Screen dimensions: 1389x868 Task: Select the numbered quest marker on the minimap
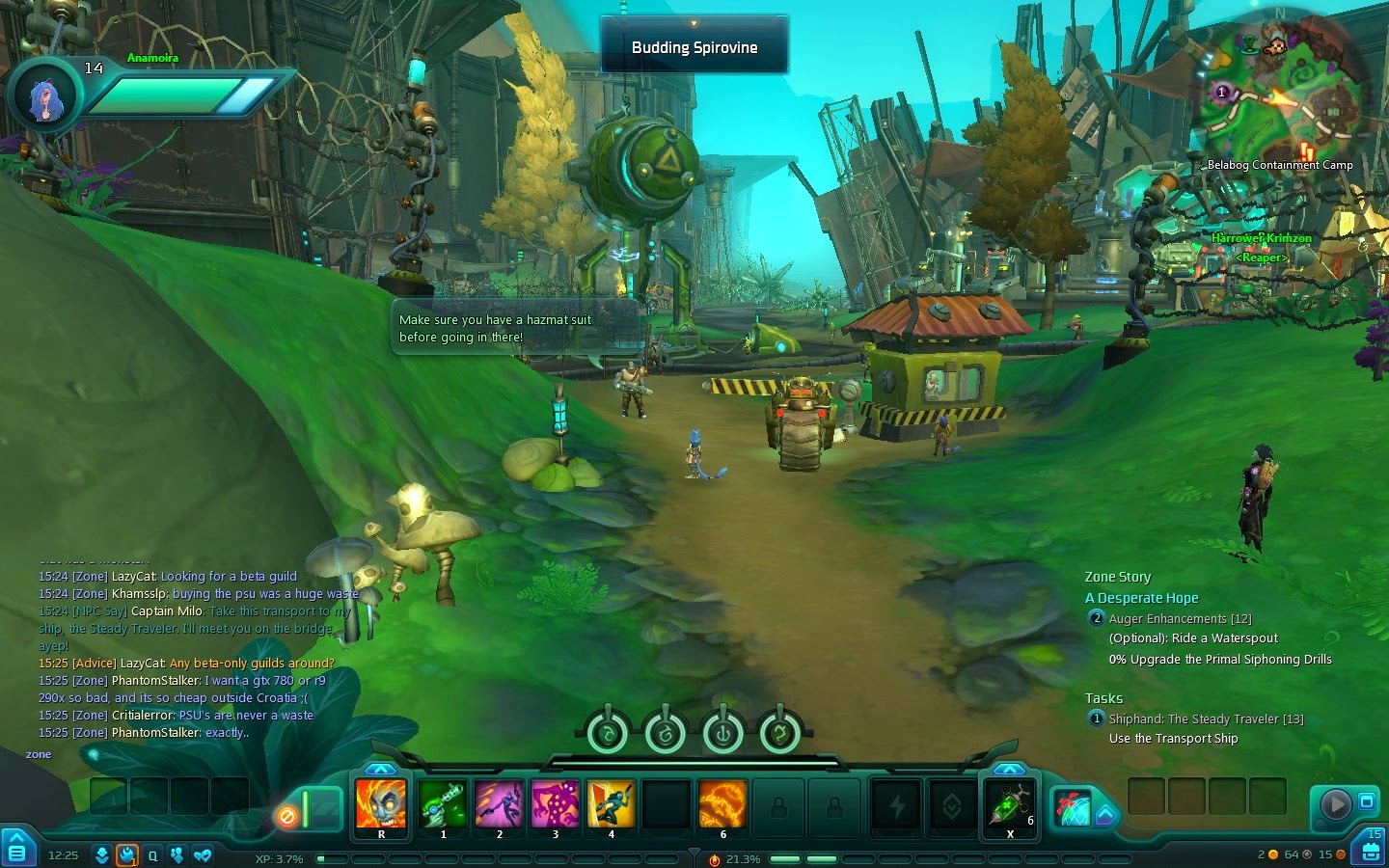coord(1222,93)
